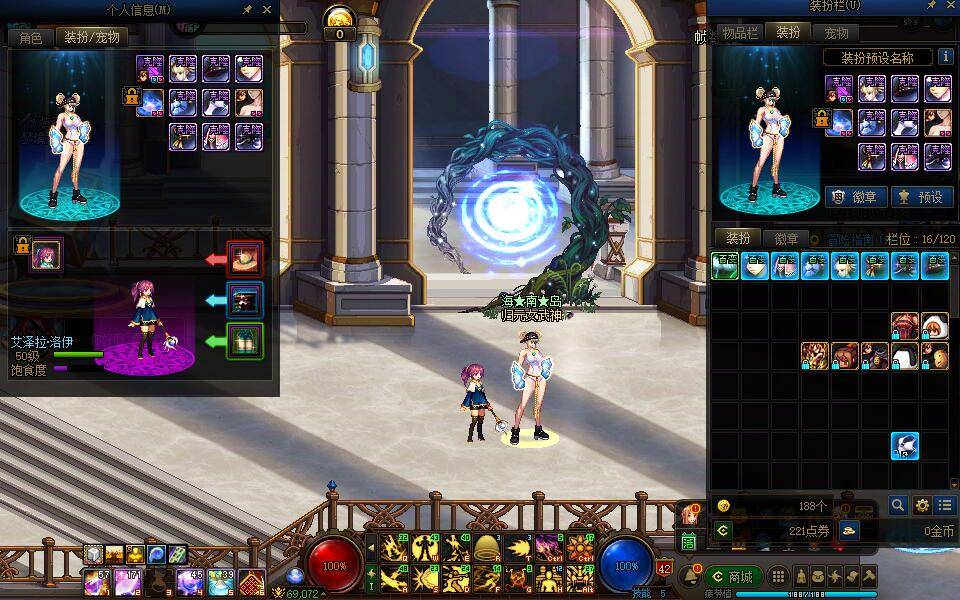The width and height of the screenshot is (960, 600).
Task: Click the red-framed pet hat equipment slot
Action: pos(245,259)
